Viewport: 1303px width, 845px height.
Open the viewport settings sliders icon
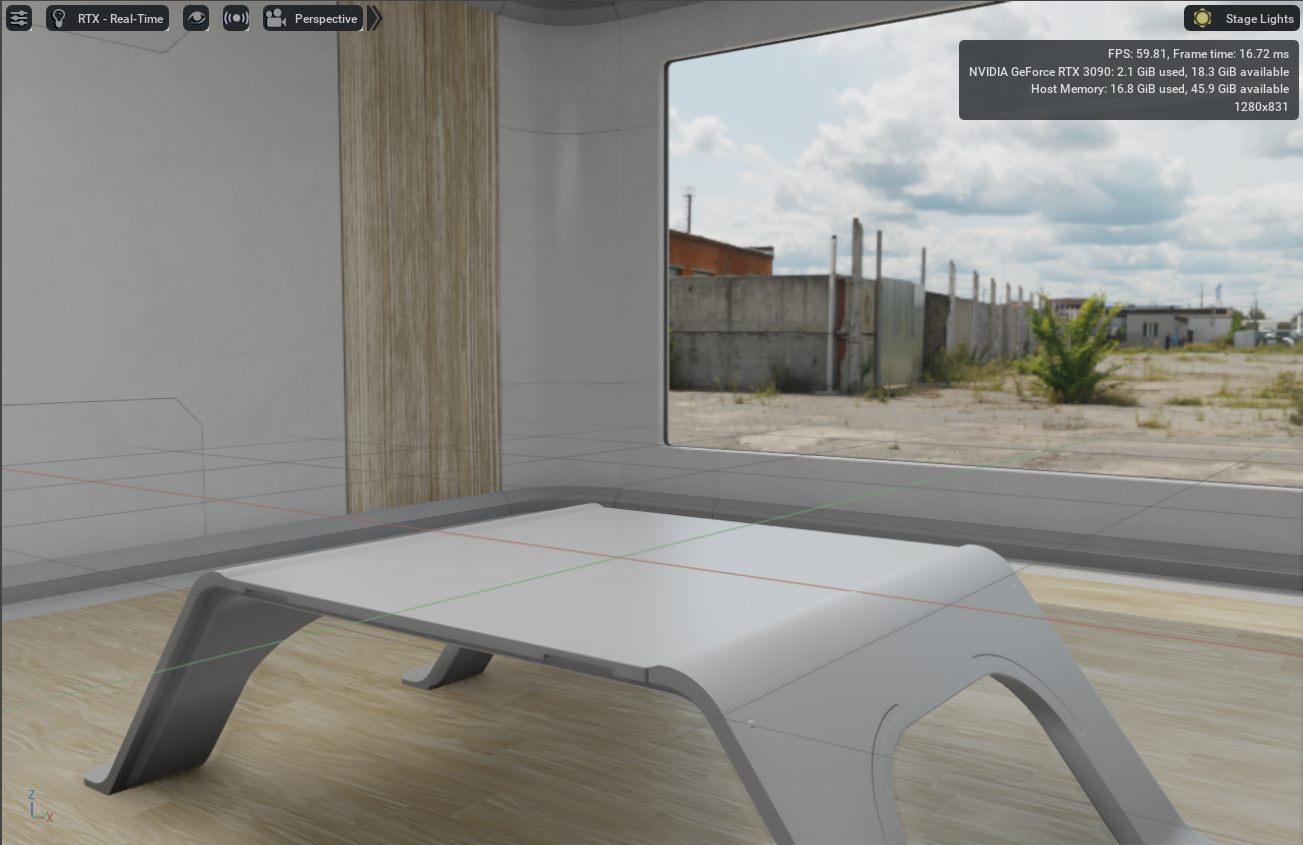click(x=18, y=18)
